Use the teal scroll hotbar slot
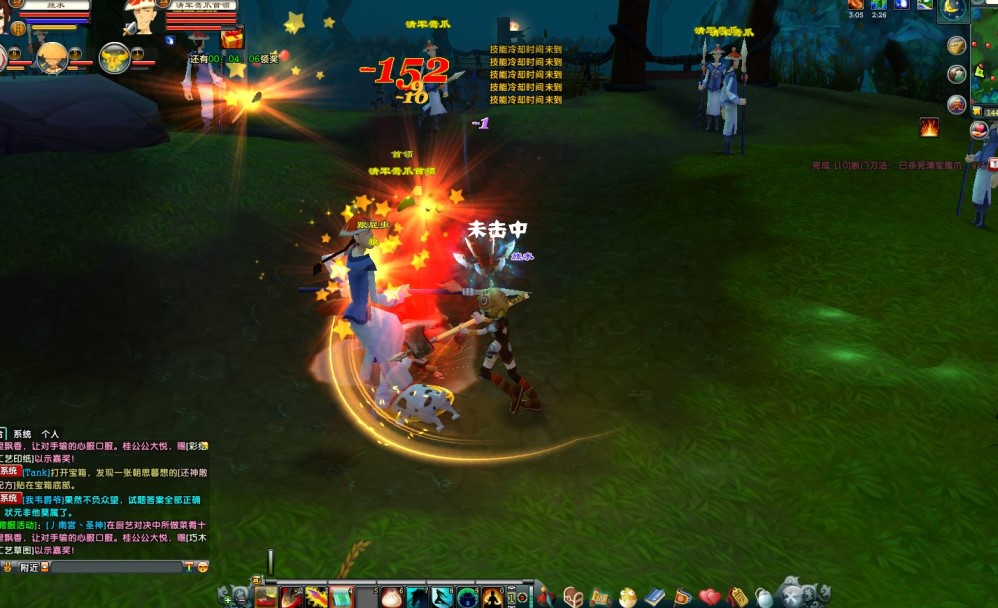This screenshot has width=998, height=608. (341, 597)
